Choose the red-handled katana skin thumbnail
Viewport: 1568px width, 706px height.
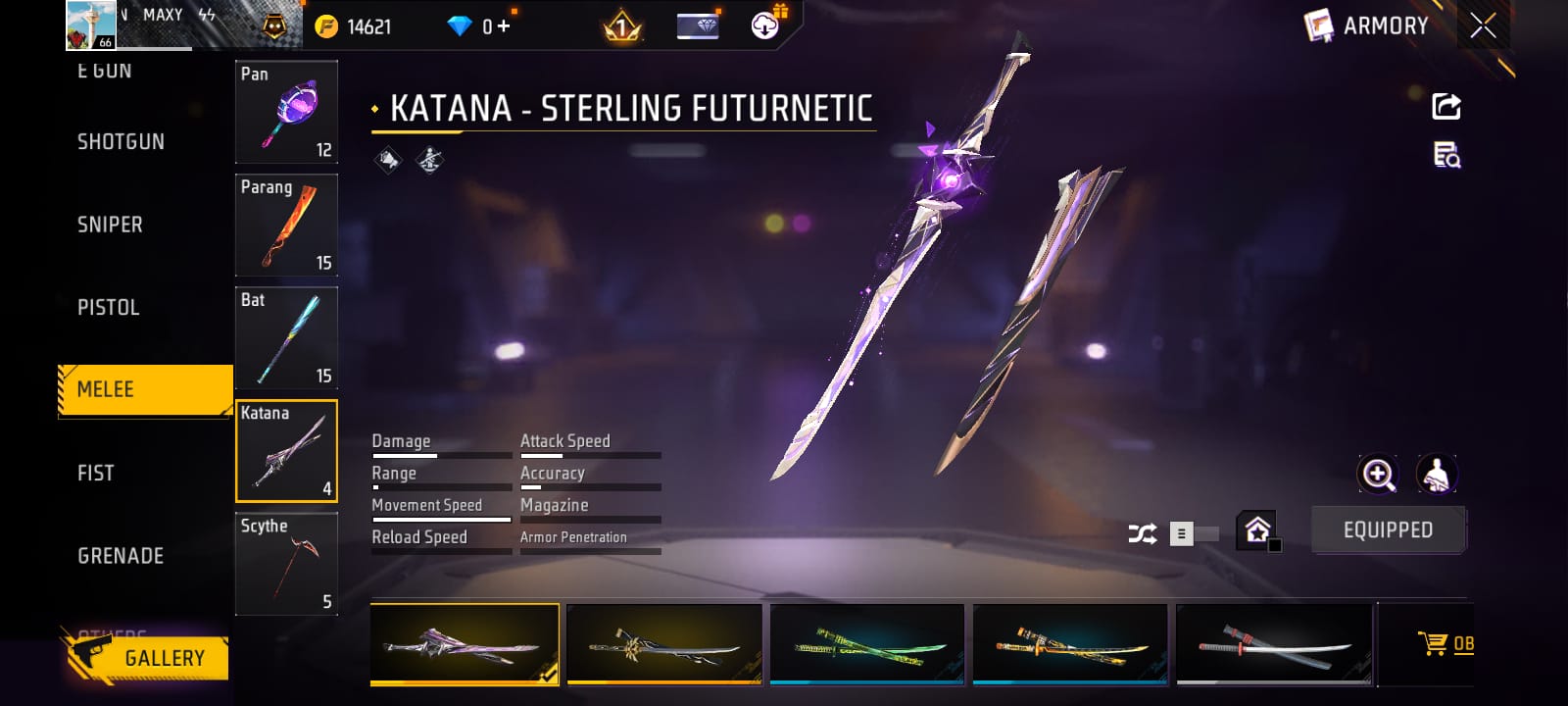[1274, 644]
